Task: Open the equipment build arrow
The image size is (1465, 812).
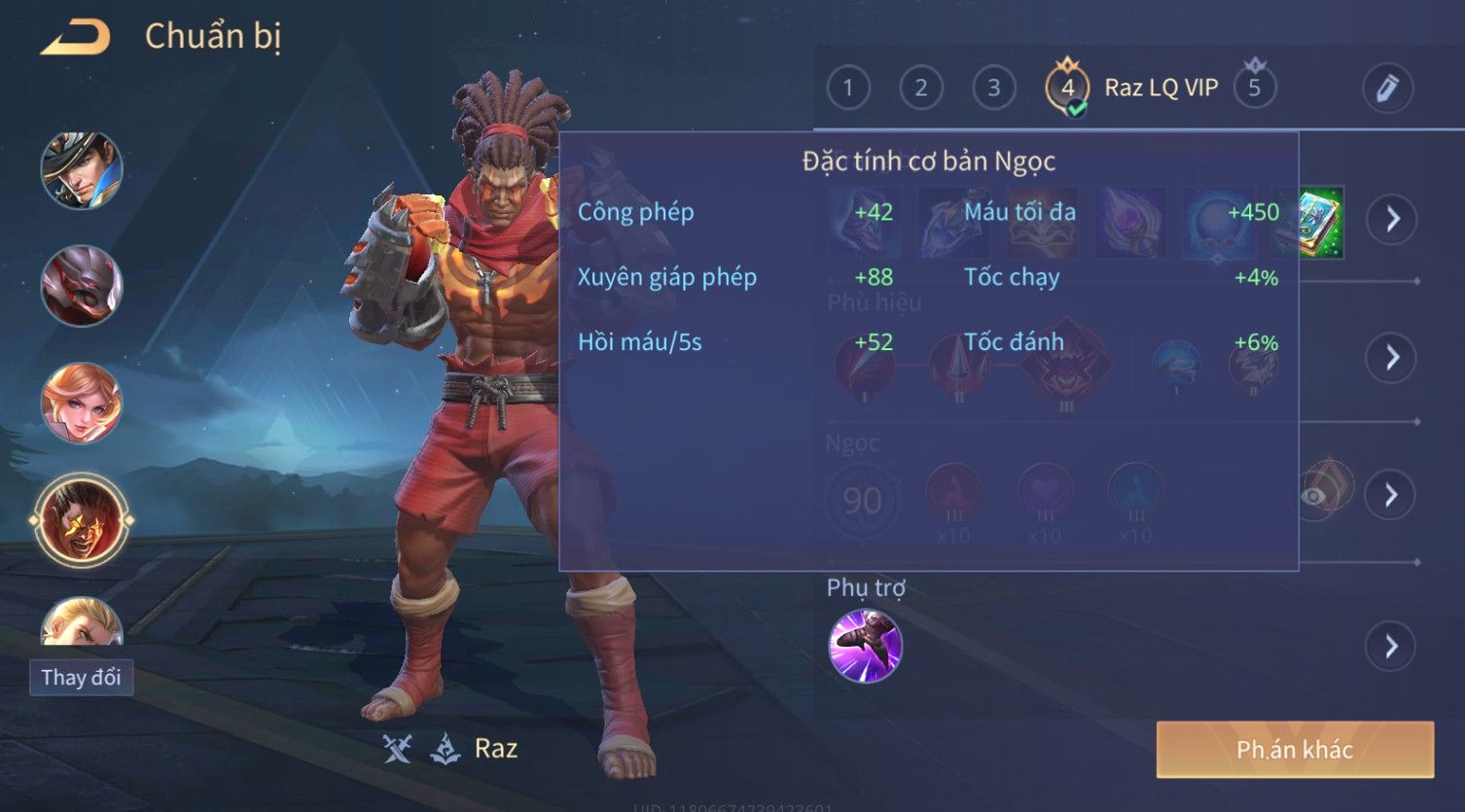Action: pos(1392,219)
